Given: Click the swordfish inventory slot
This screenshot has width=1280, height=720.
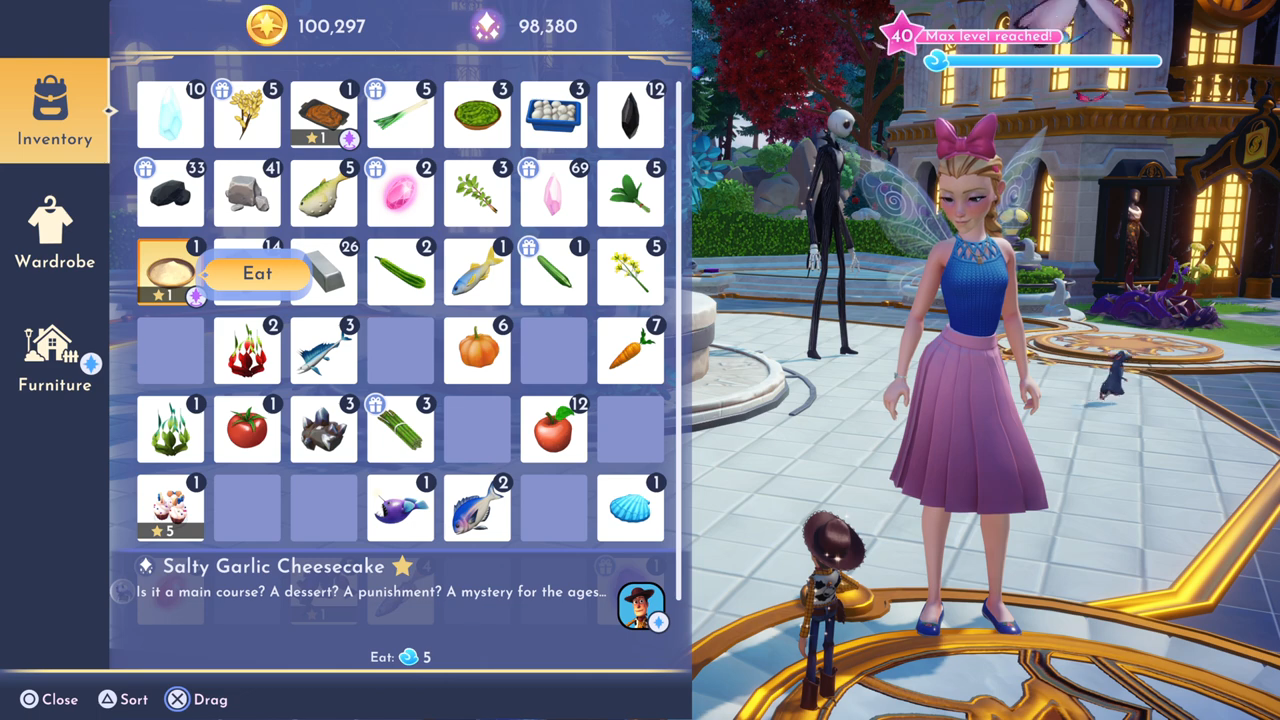Looking at the screenshot, I should tap(324, 351).
